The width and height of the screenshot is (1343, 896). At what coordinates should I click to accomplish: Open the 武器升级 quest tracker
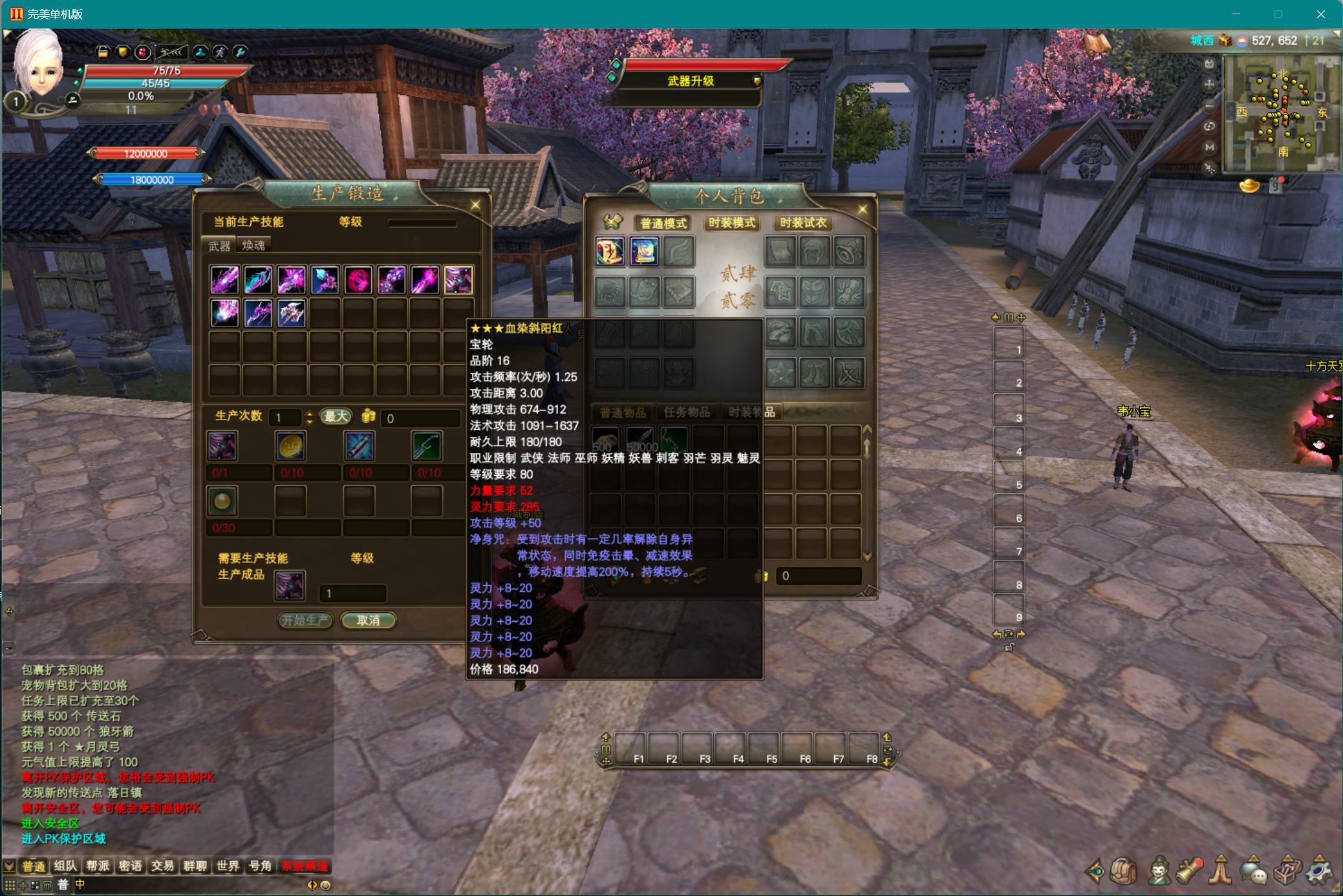click(x=691, y=81)
